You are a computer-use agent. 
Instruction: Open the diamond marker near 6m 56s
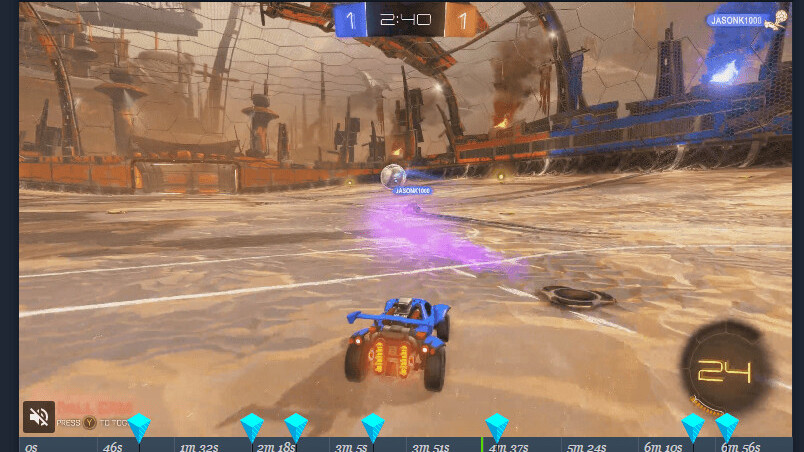[727, 426]
